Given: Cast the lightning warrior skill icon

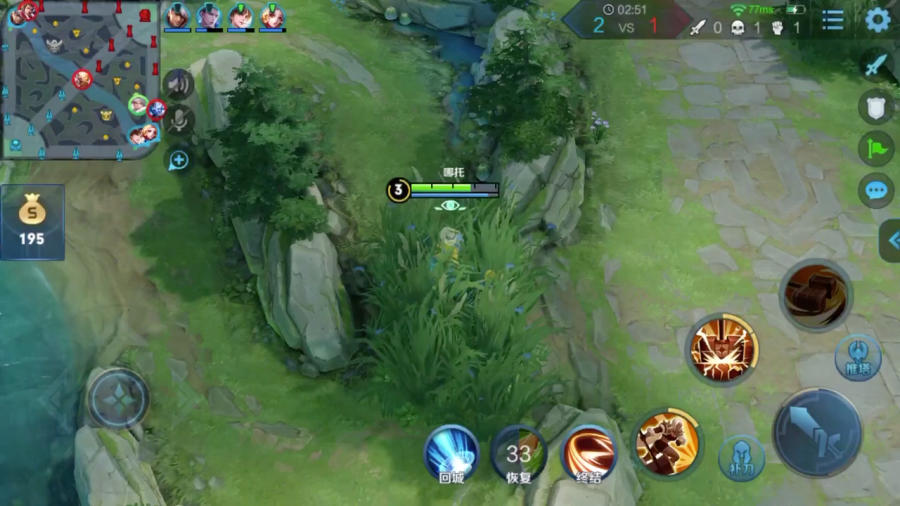Looking at the screenshot, I should click(x=722, y=349).
